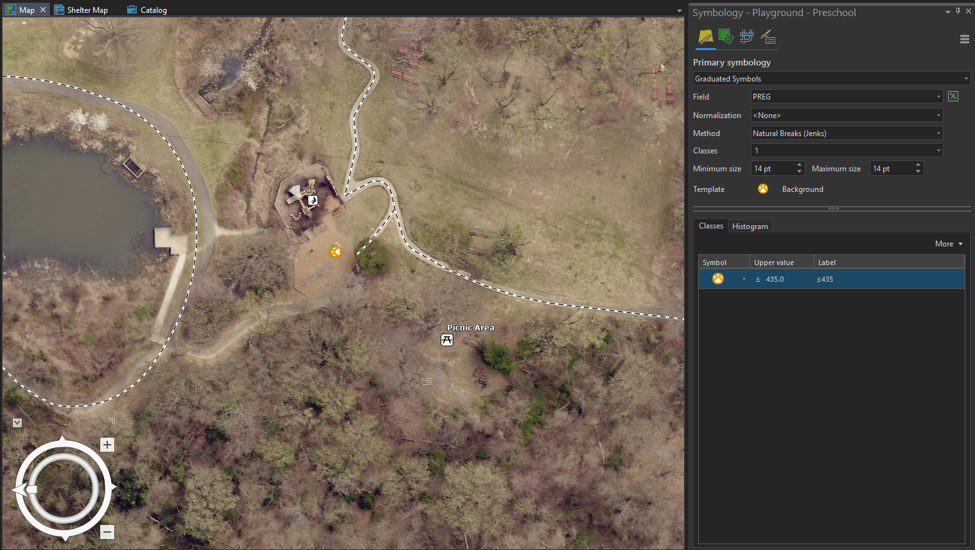Viewport: 975px width, 550px height.
Task: Close the Map tab
Action: point(43,10)
